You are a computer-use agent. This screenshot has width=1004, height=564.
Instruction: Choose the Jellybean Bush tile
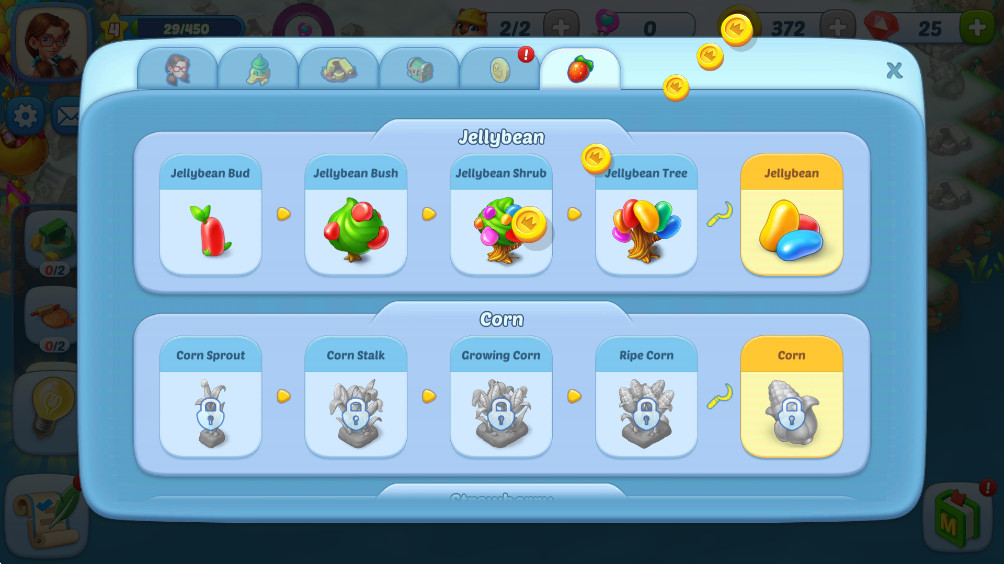pyautogui.click(x=356, y=215)
